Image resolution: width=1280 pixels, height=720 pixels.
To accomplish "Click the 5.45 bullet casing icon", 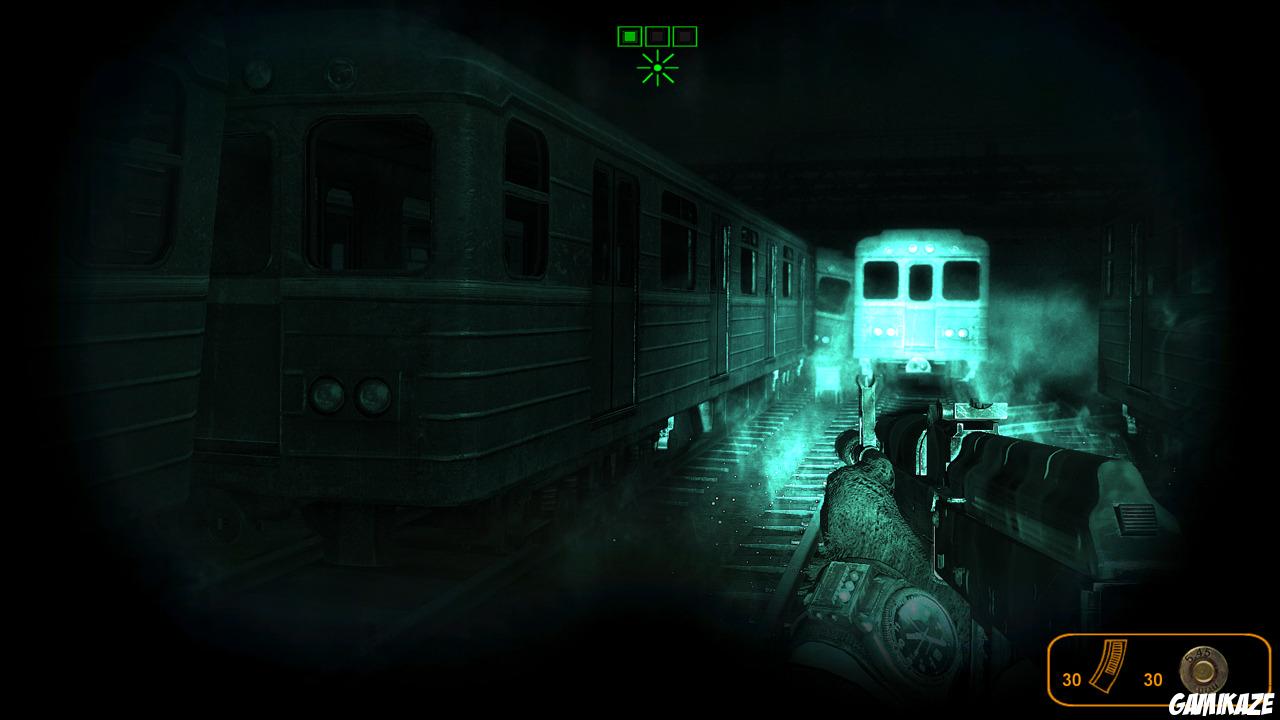I will (x=1201, y=668).
